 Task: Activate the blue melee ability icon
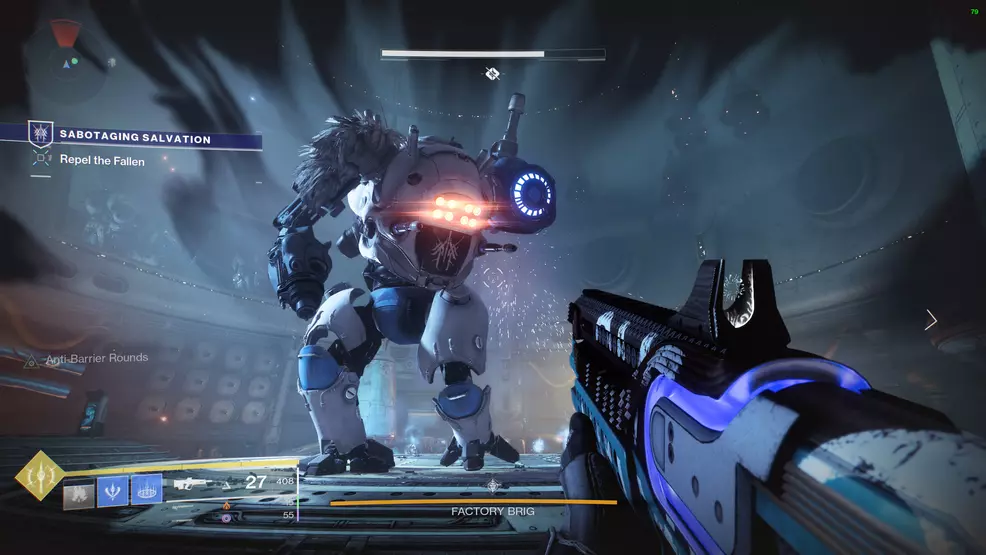(110, 490)
